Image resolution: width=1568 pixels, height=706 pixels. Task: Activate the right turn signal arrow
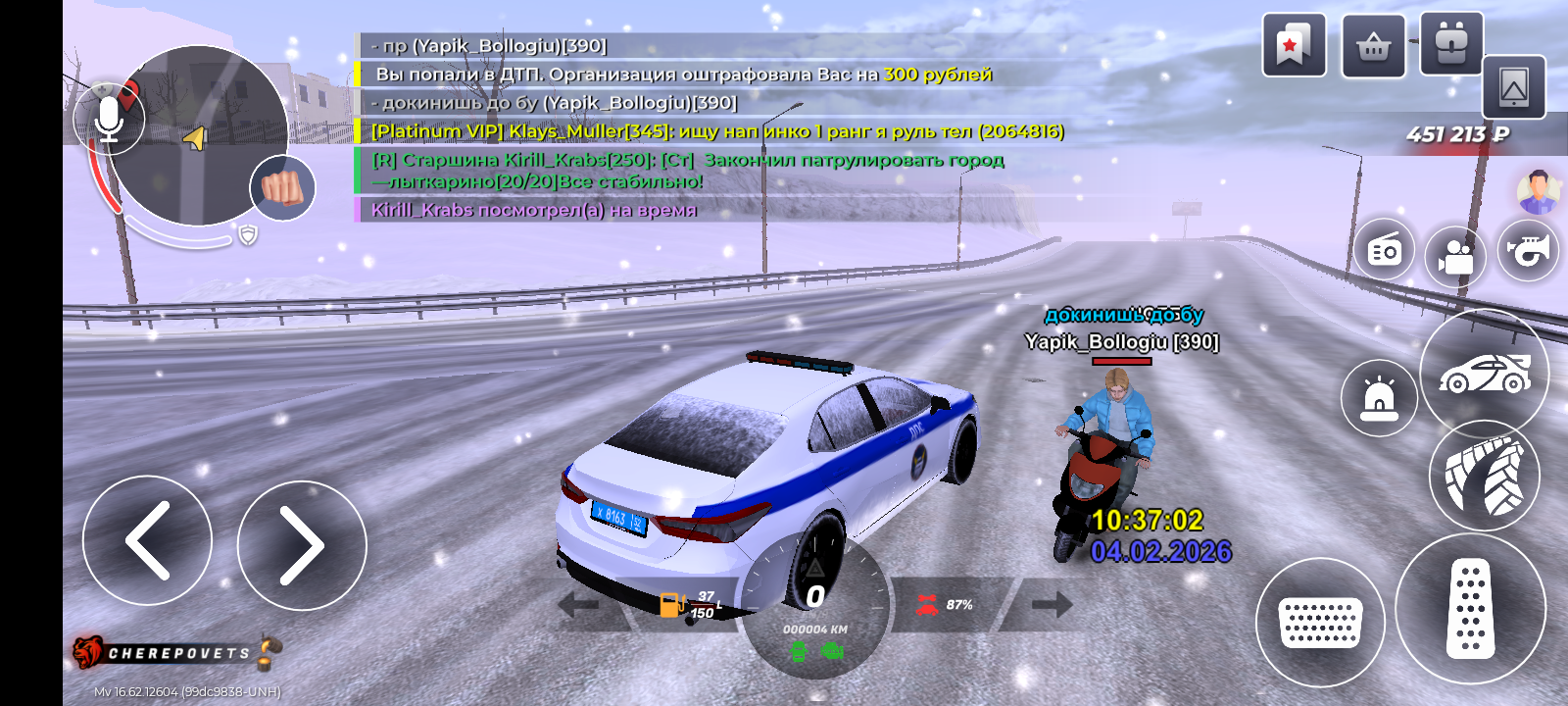[x=1051, y=605]
